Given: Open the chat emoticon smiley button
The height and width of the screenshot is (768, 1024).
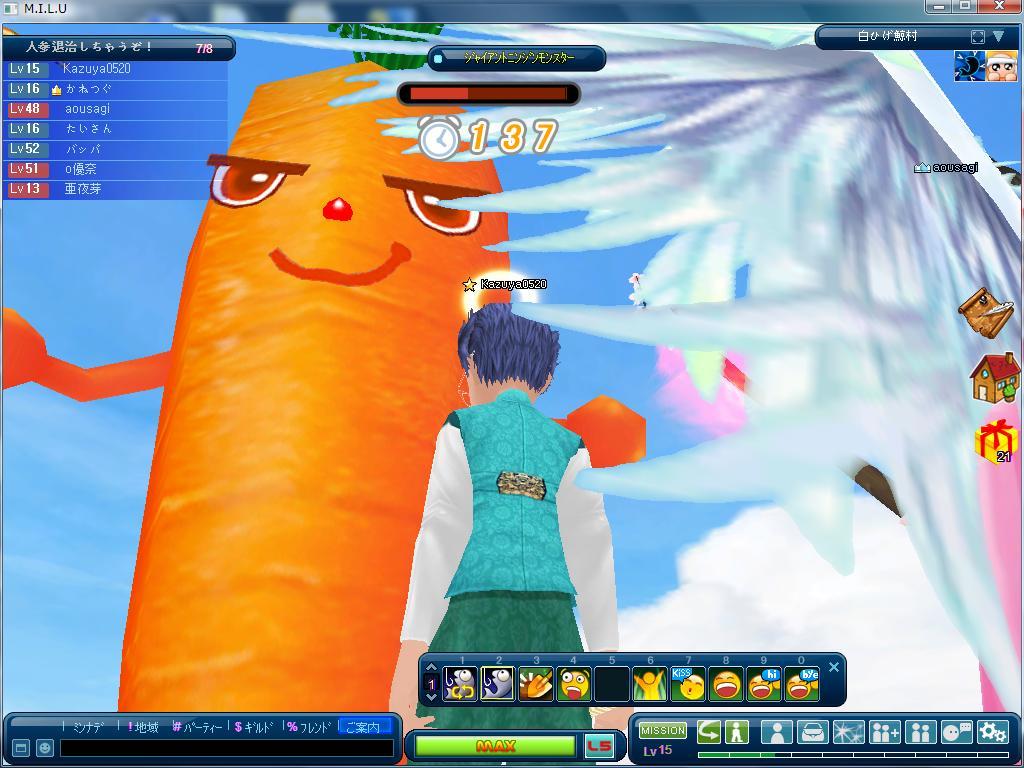Looking at the screenshot, I should [x=45, y=748].
